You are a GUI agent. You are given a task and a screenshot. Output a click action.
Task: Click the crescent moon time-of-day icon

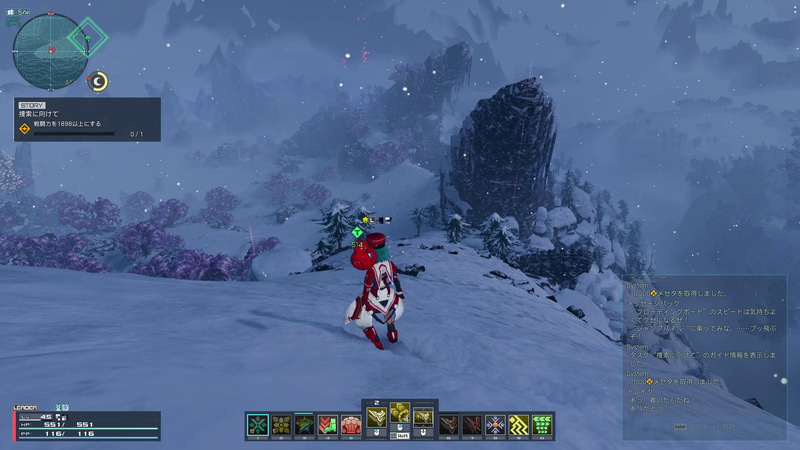pos(99,81)
